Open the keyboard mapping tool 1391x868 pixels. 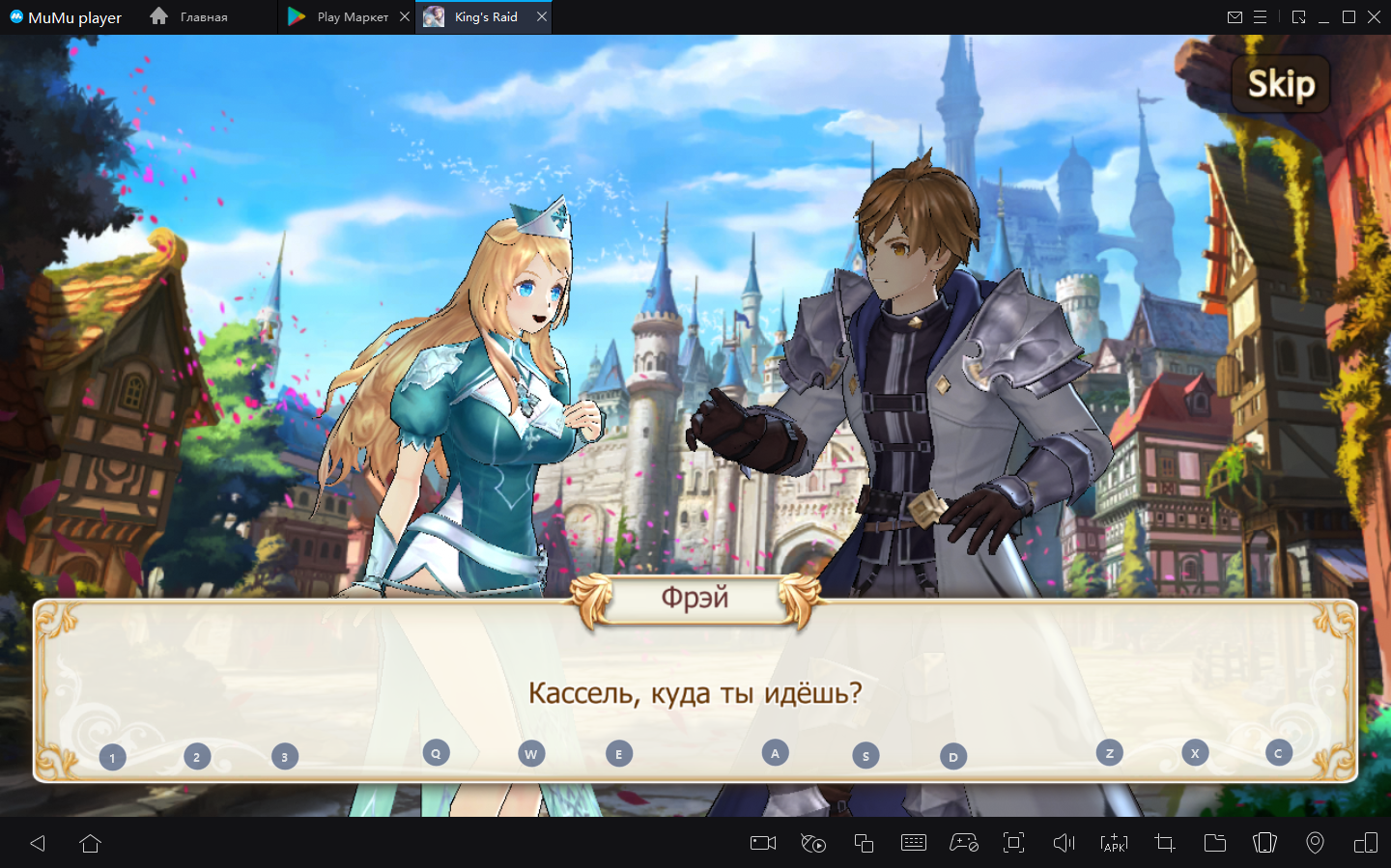click(913, 843)
